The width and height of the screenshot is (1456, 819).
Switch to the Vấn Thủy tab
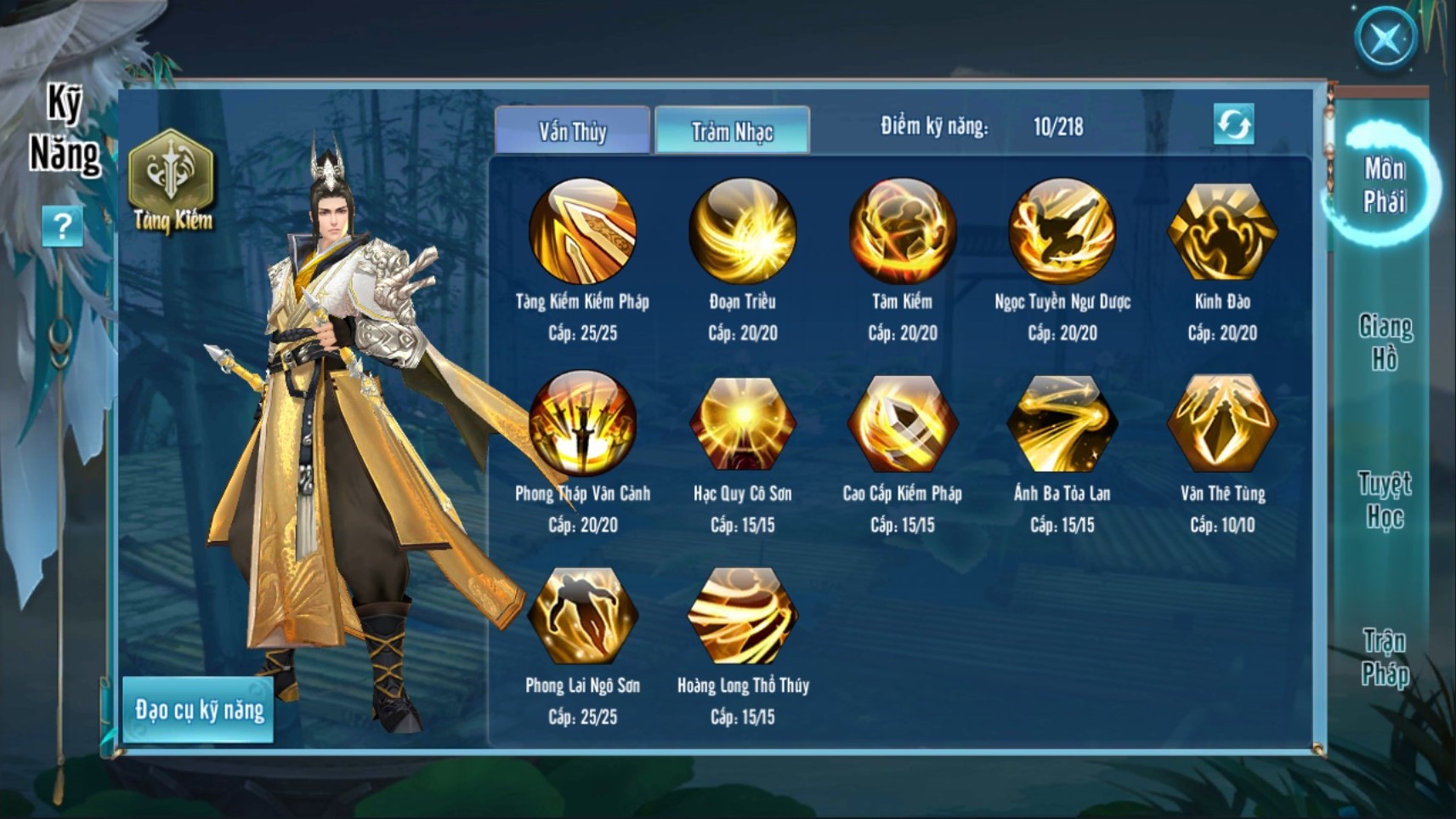point(572,131)
